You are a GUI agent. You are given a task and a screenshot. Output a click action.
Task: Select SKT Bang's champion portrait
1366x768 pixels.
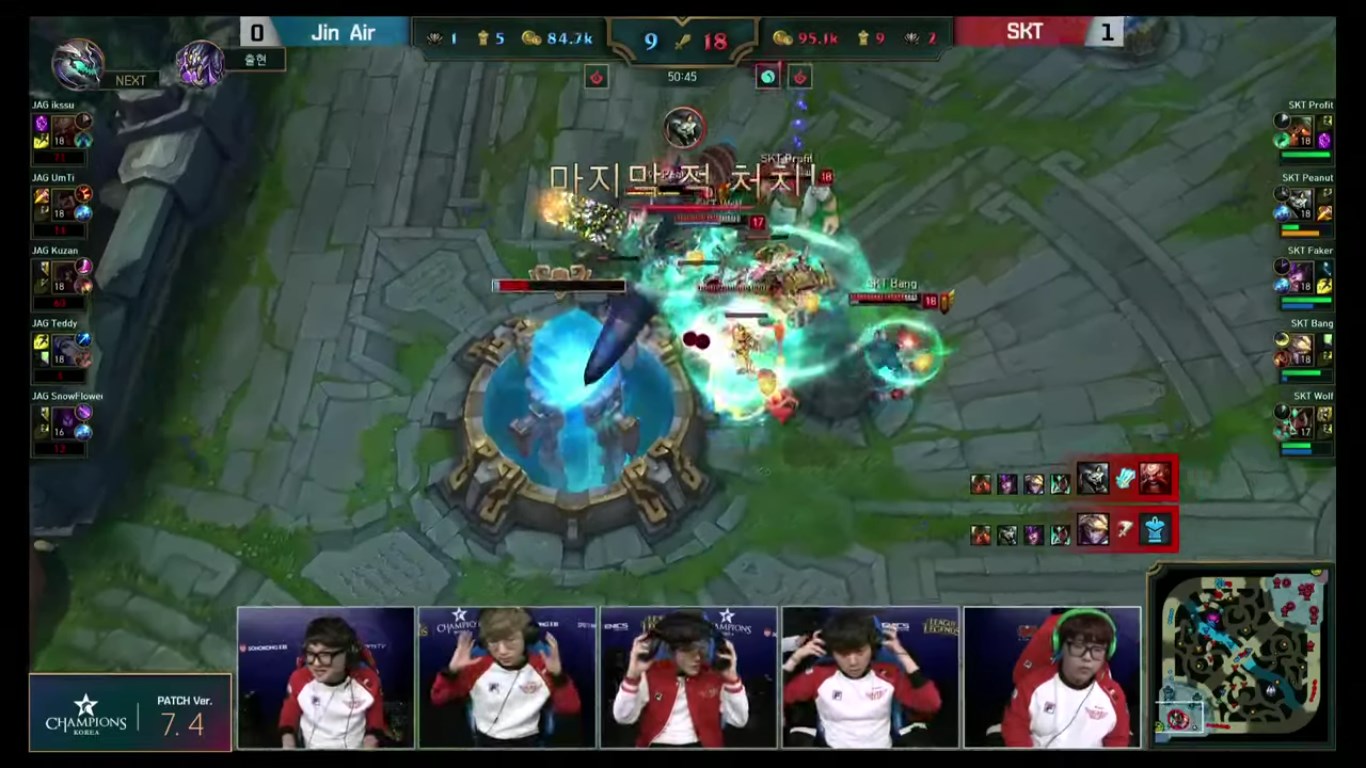[x=1301, y=346]
